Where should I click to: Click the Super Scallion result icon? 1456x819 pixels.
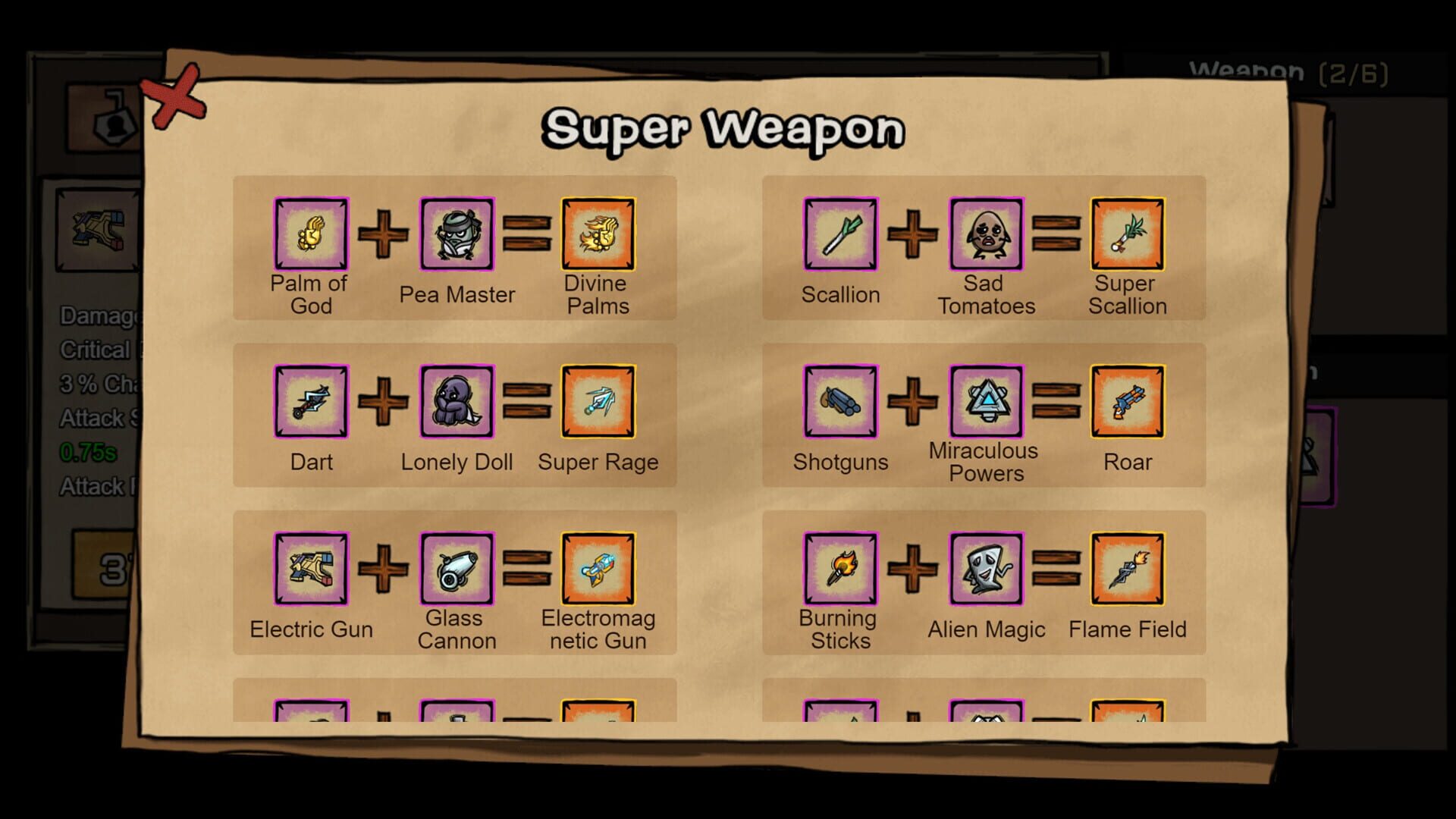(1127, 234)
